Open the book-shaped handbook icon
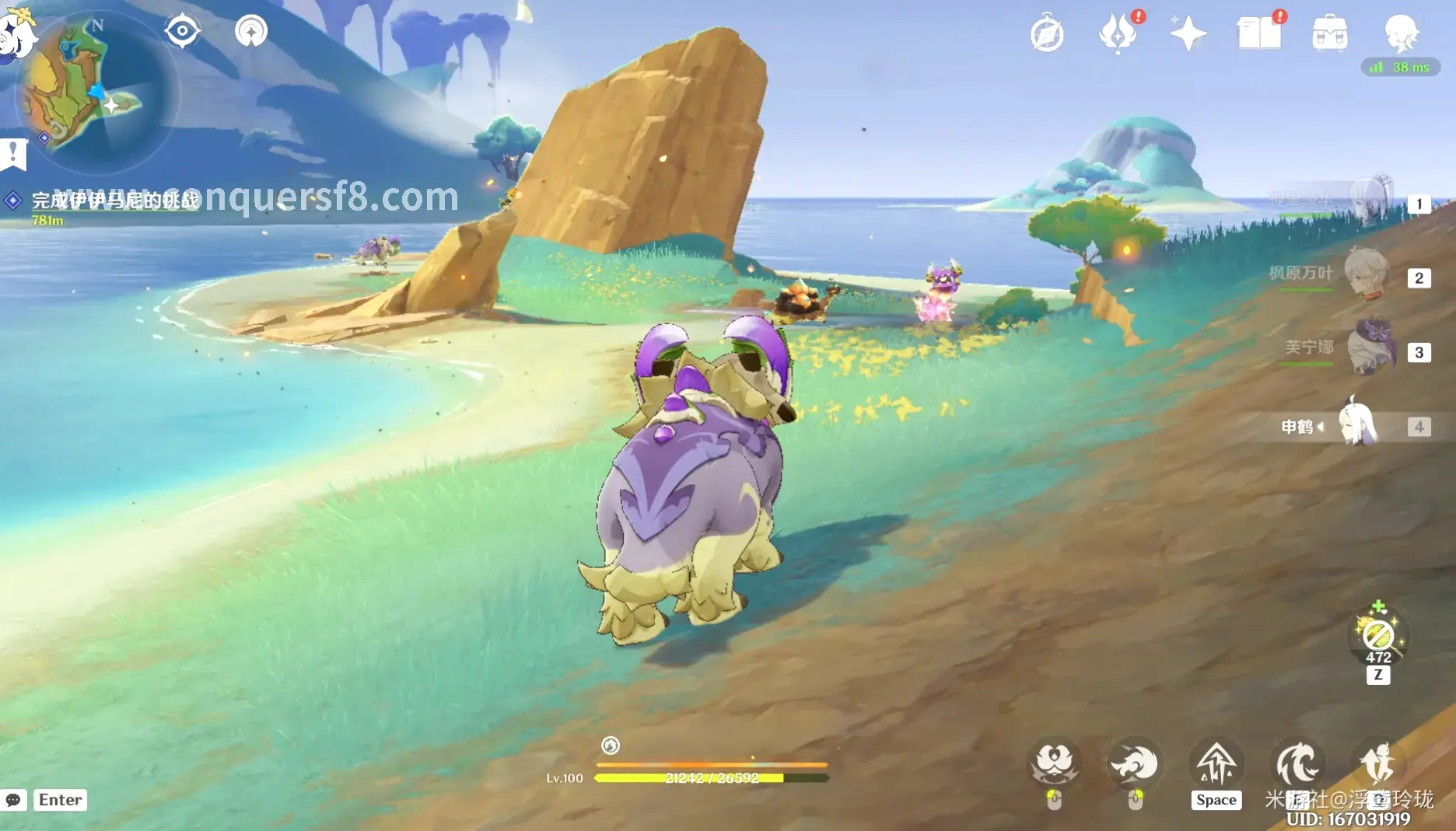The image size is (1456, 831). coord(1258,34)
